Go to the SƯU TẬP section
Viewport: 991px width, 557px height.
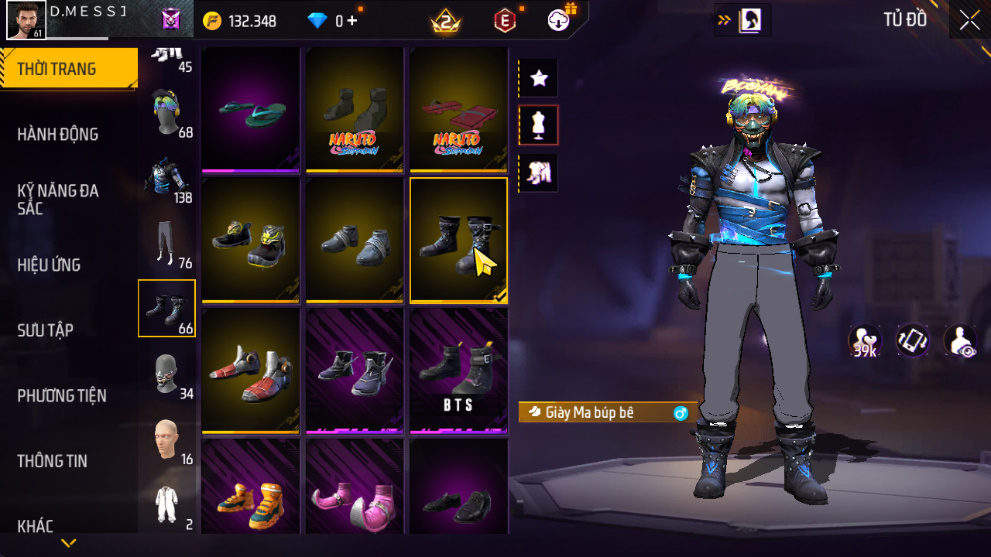click(45, 330)
